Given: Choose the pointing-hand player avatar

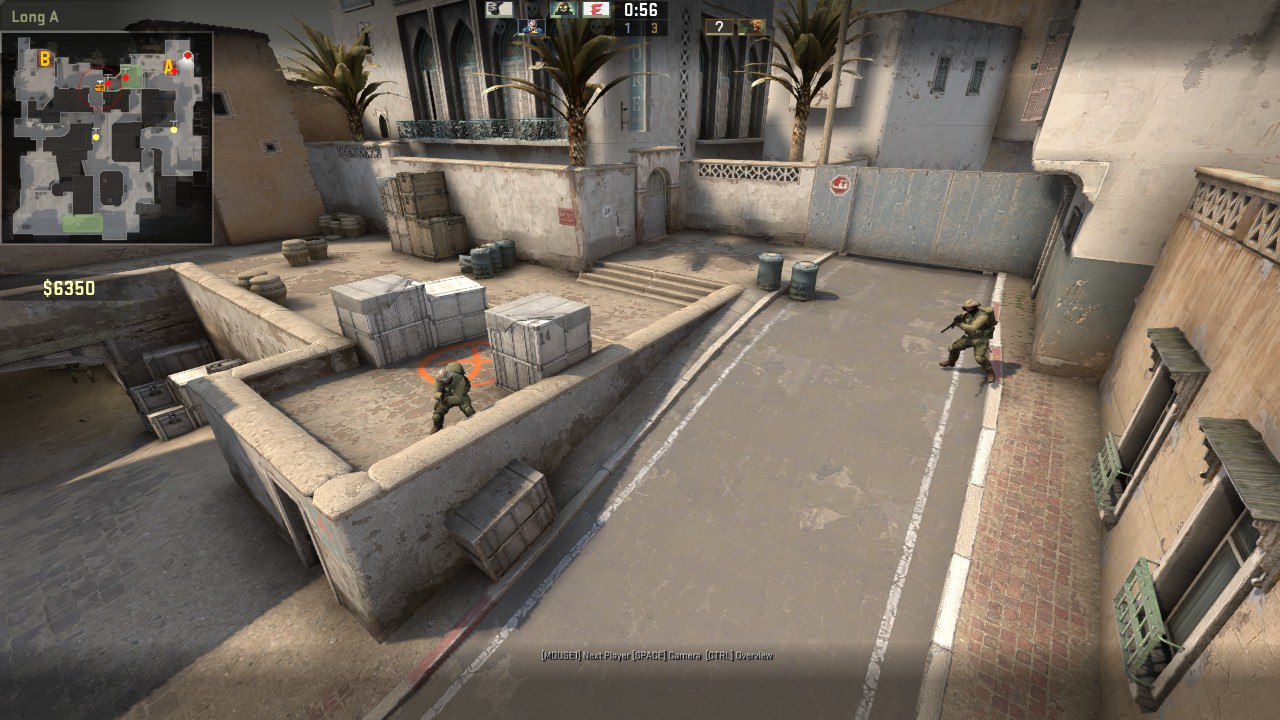Looking at the screenshot, I should (499, 9).
